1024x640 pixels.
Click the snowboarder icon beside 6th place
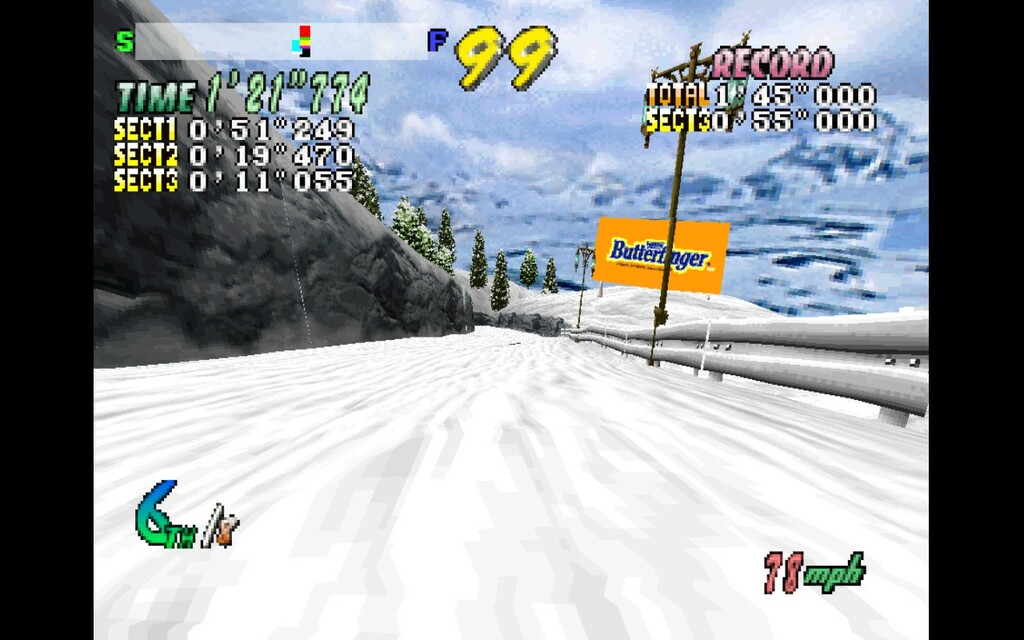(x=222, y=527)
